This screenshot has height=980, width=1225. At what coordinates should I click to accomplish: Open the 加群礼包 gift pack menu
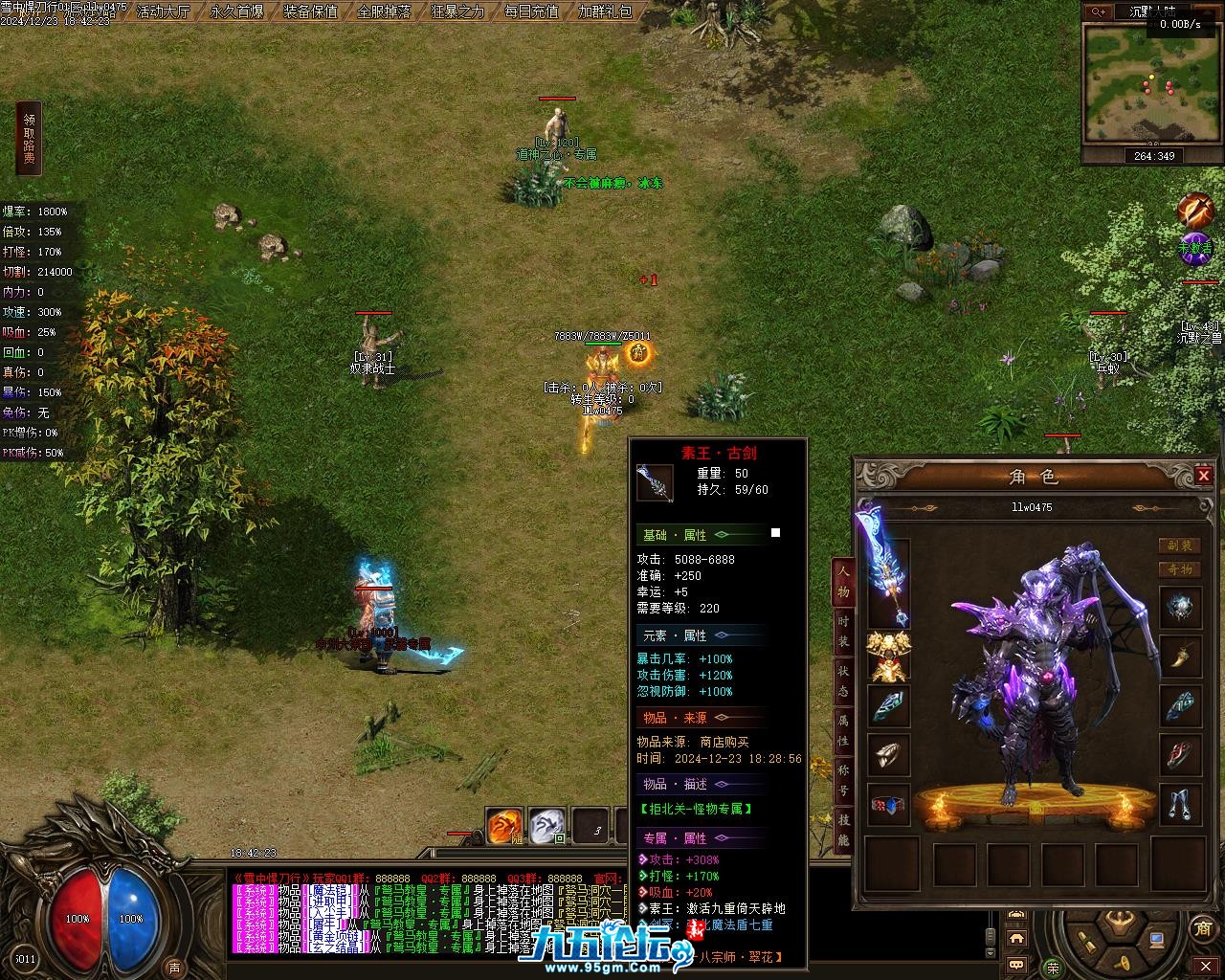(x=606, y=11)
